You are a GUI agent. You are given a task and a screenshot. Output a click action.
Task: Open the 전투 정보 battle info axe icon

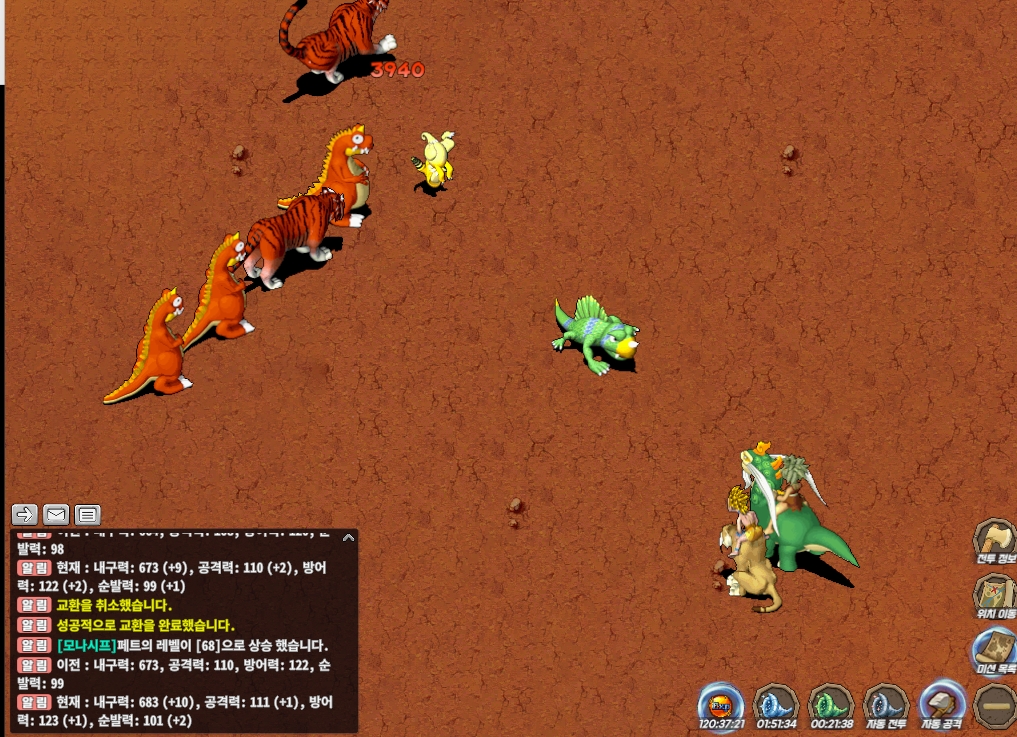click(x=994, y=539)
